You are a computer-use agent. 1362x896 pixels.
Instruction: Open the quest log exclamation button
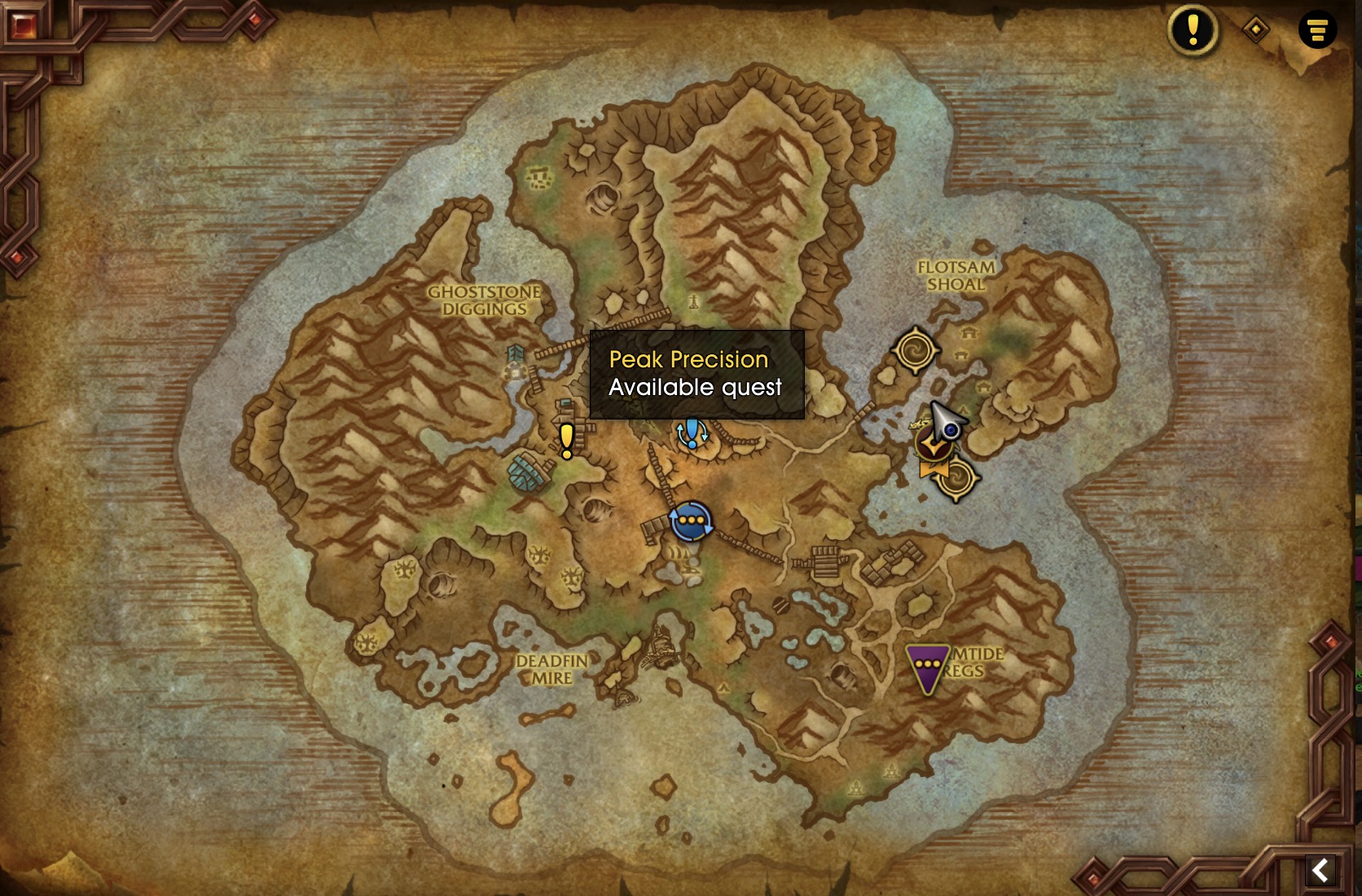click(1193, 30)
